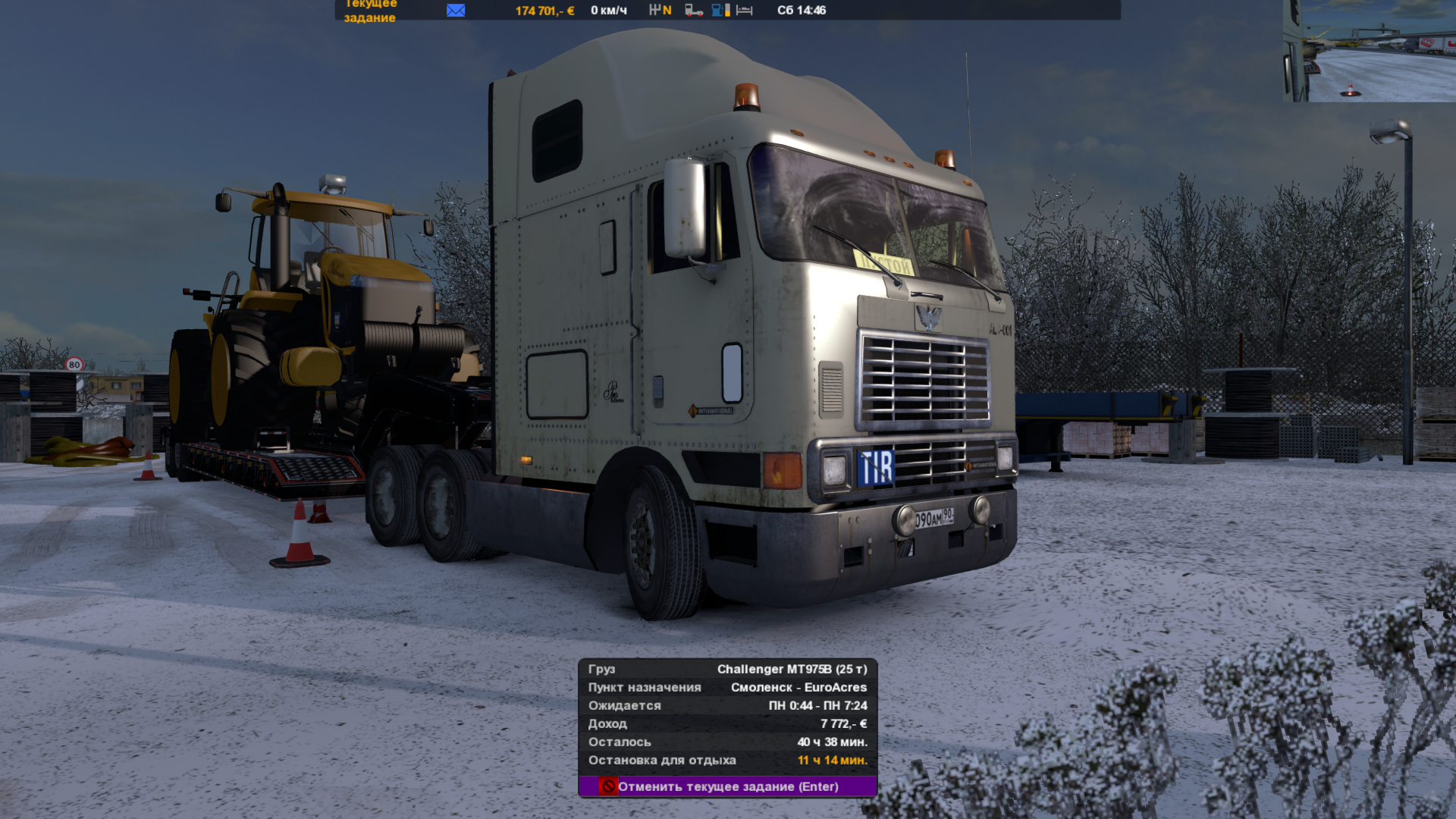Click the truck damage indicator icon
Viewport: 1456px width, 819px height.
click(693, 11)
